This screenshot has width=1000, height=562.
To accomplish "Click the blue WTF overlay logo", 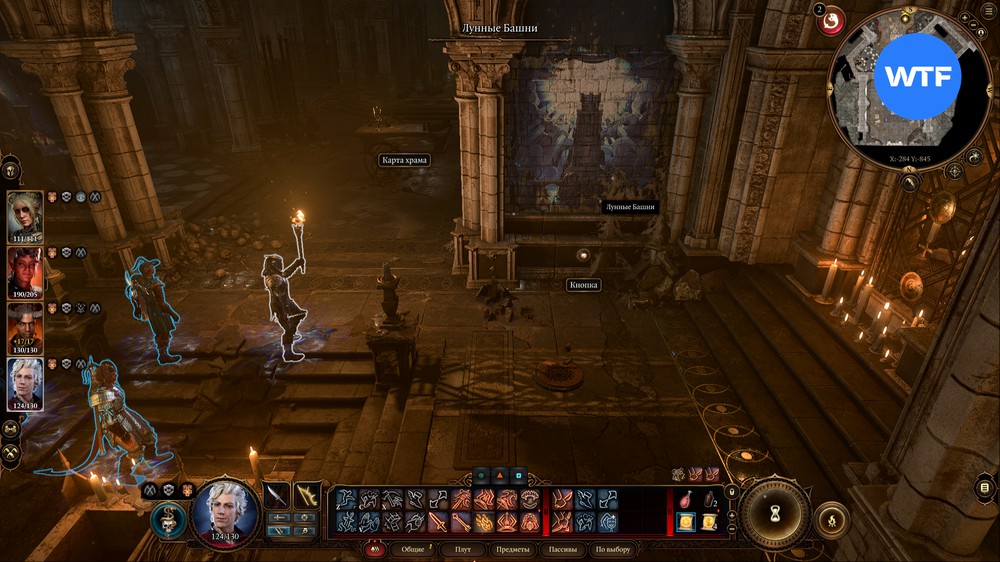I will [917, 77].
